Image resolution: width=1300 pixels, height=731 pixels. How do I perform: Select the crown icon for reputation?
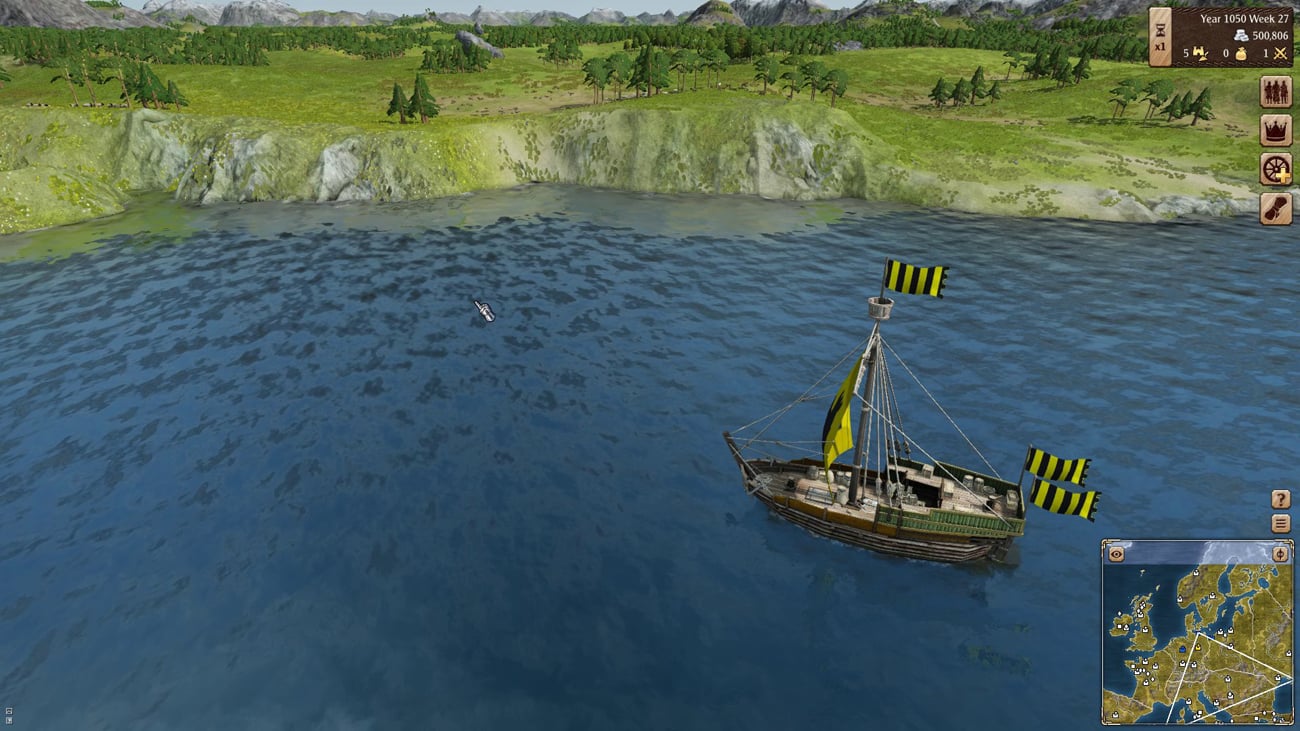click(1276, 130)
